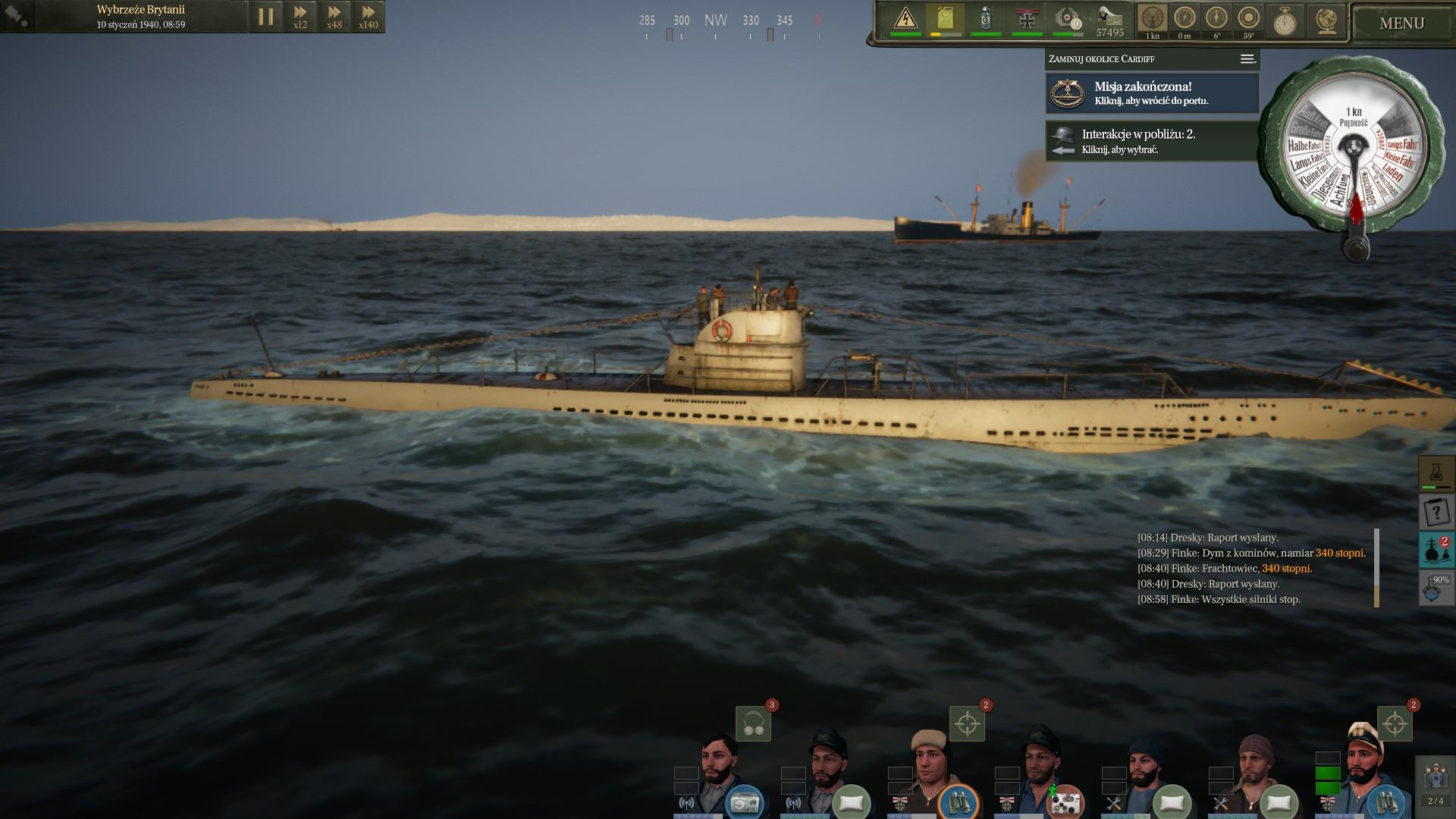The image size is (1456, 819).
Task: Set time acceleration to x140
Action: [x=368, y=17]
